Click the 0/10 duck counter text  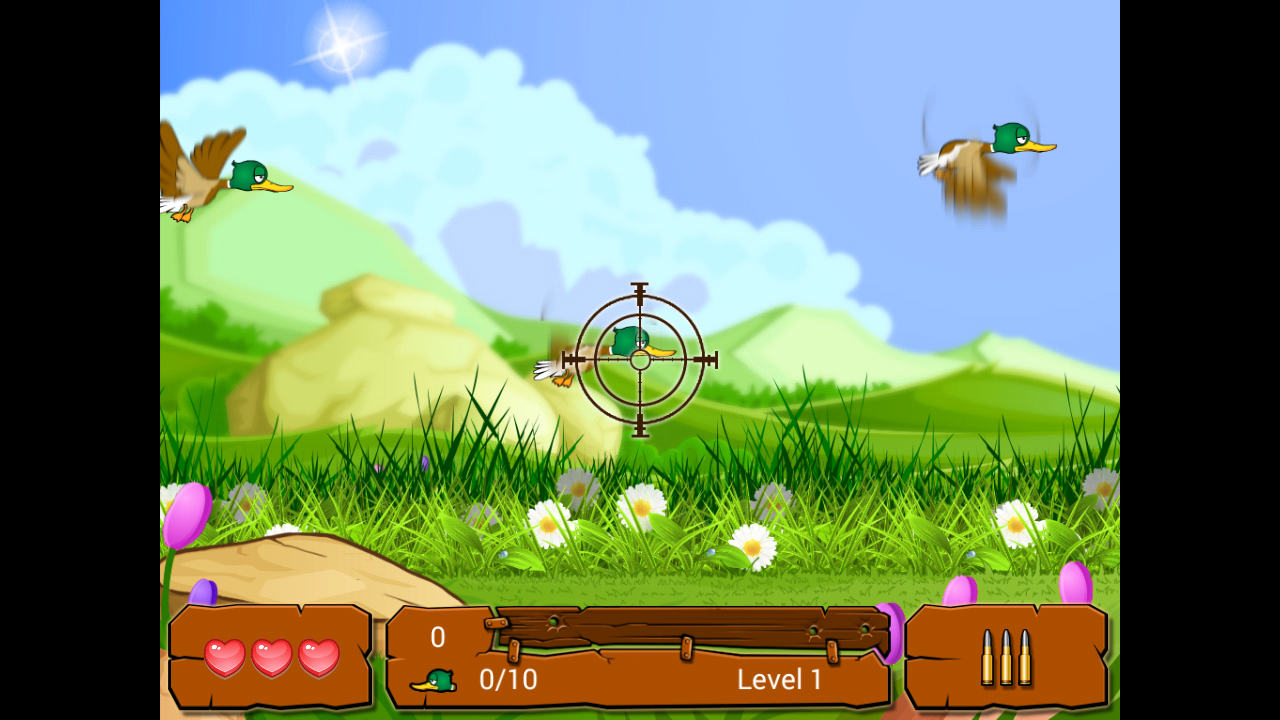510,680
